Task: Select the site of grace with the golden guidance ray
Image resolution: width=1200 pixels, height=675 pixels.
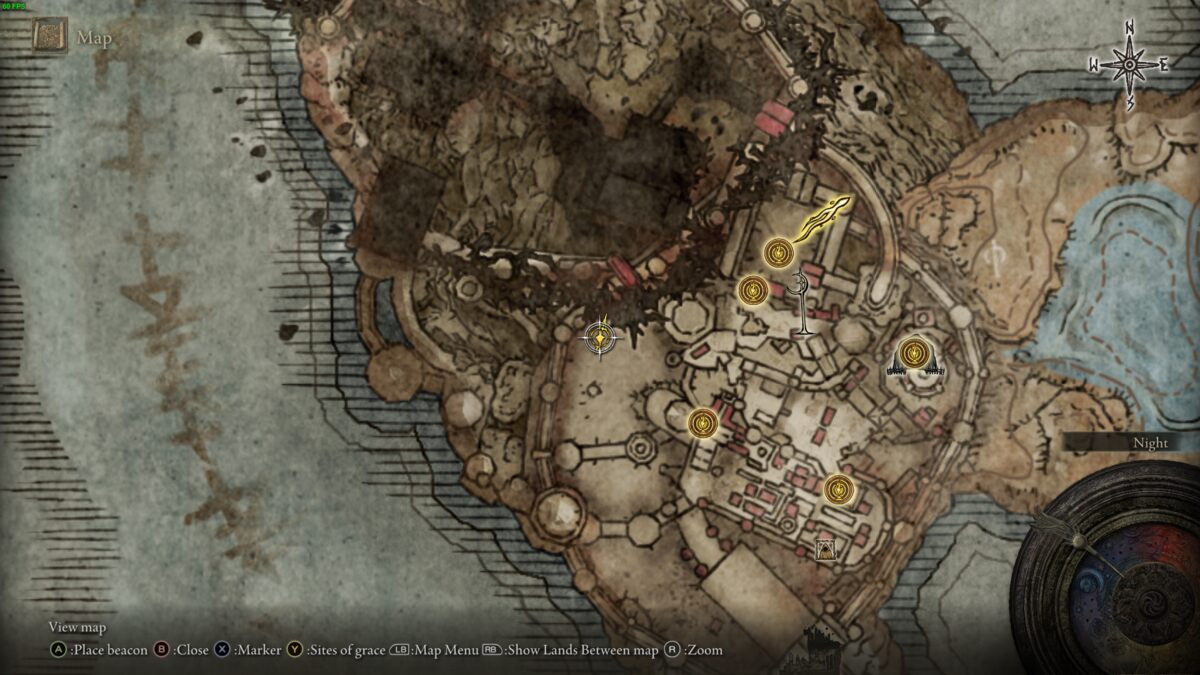Action: pyautogui.click(x=779, y=253)
